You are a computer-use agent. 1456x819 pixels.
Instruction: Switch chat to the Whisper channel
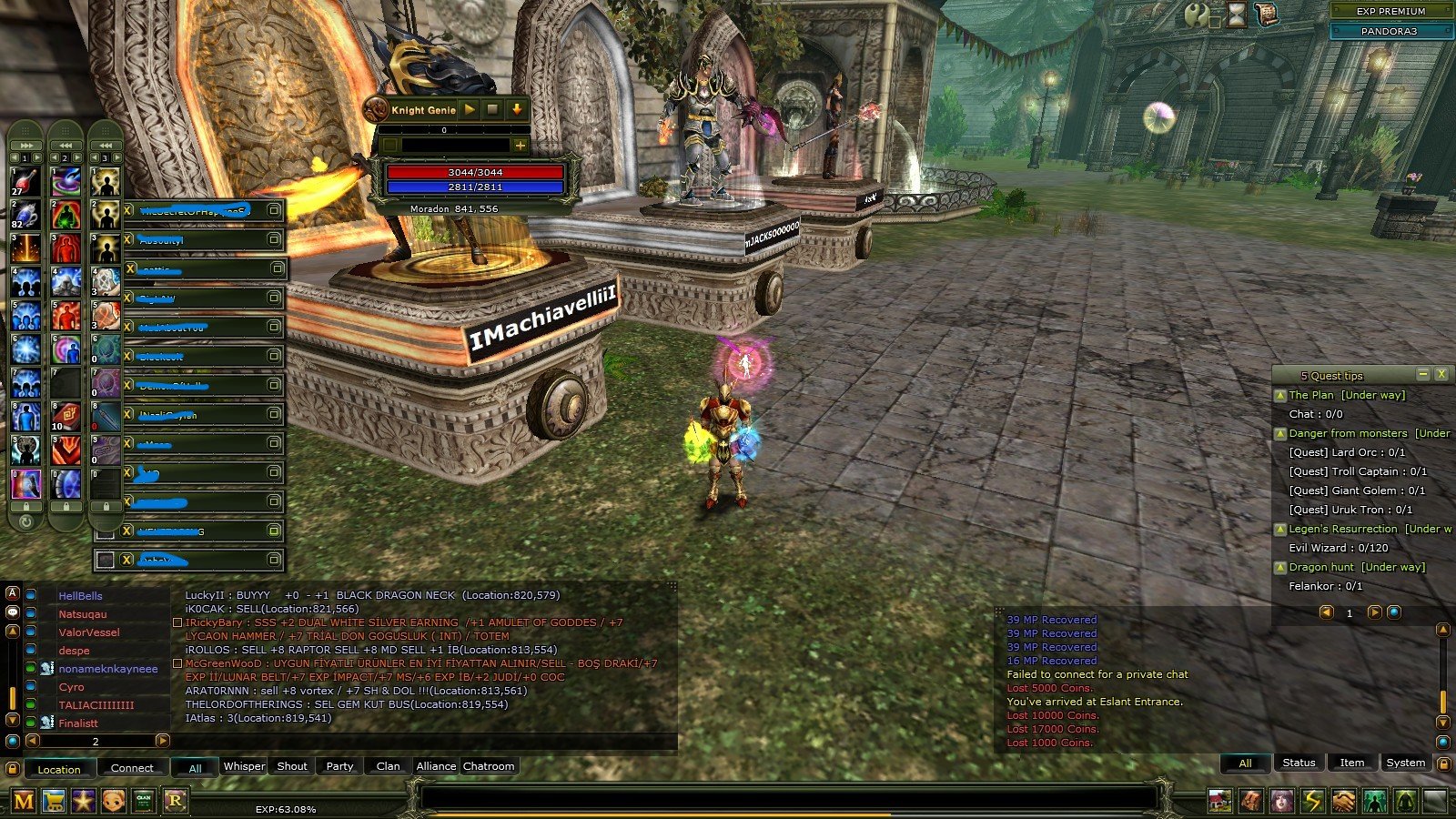[x=244, y=766]
